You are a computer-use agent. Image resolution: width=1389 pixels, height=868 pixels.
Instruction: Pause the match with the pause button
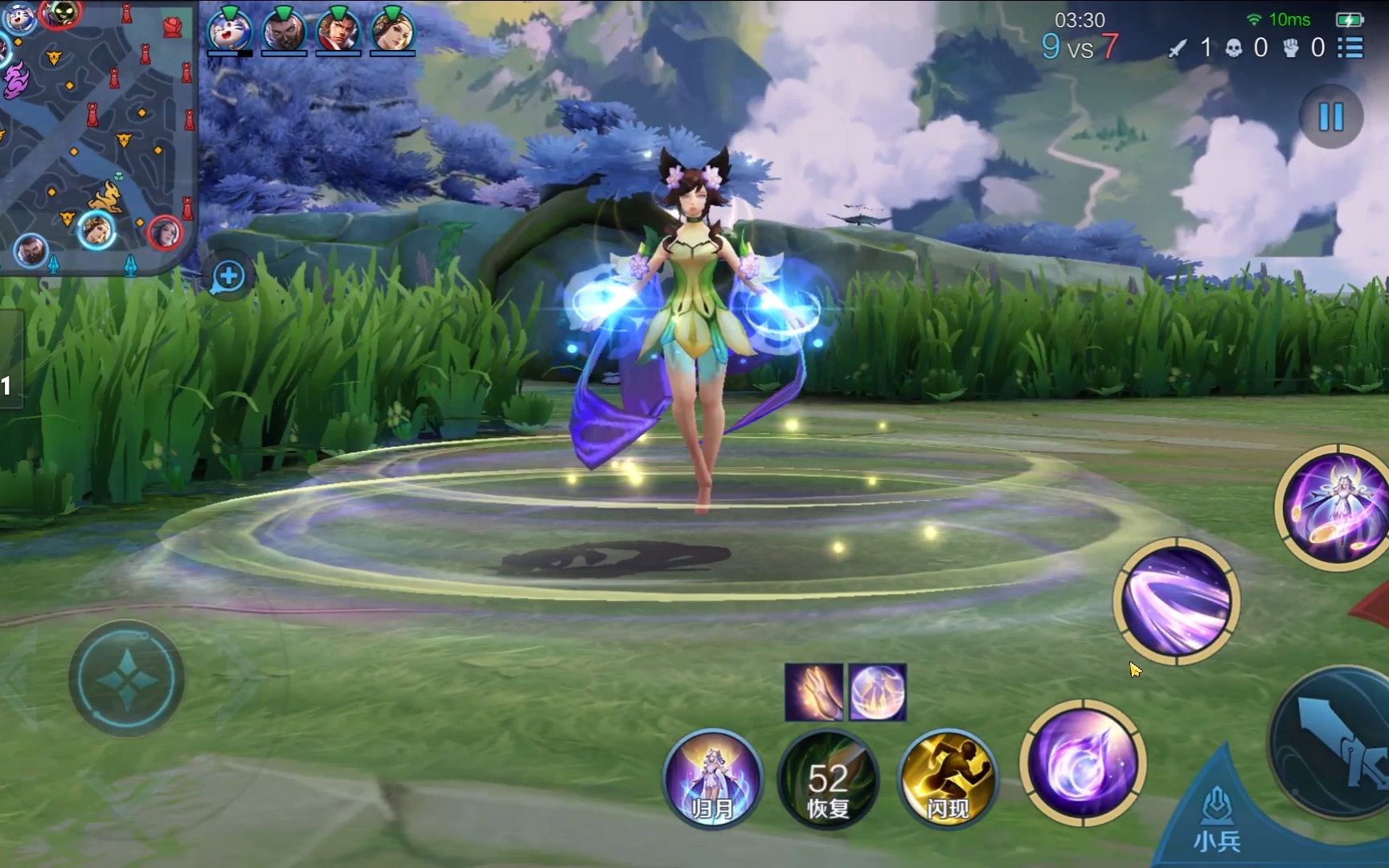click(1330, 117)
